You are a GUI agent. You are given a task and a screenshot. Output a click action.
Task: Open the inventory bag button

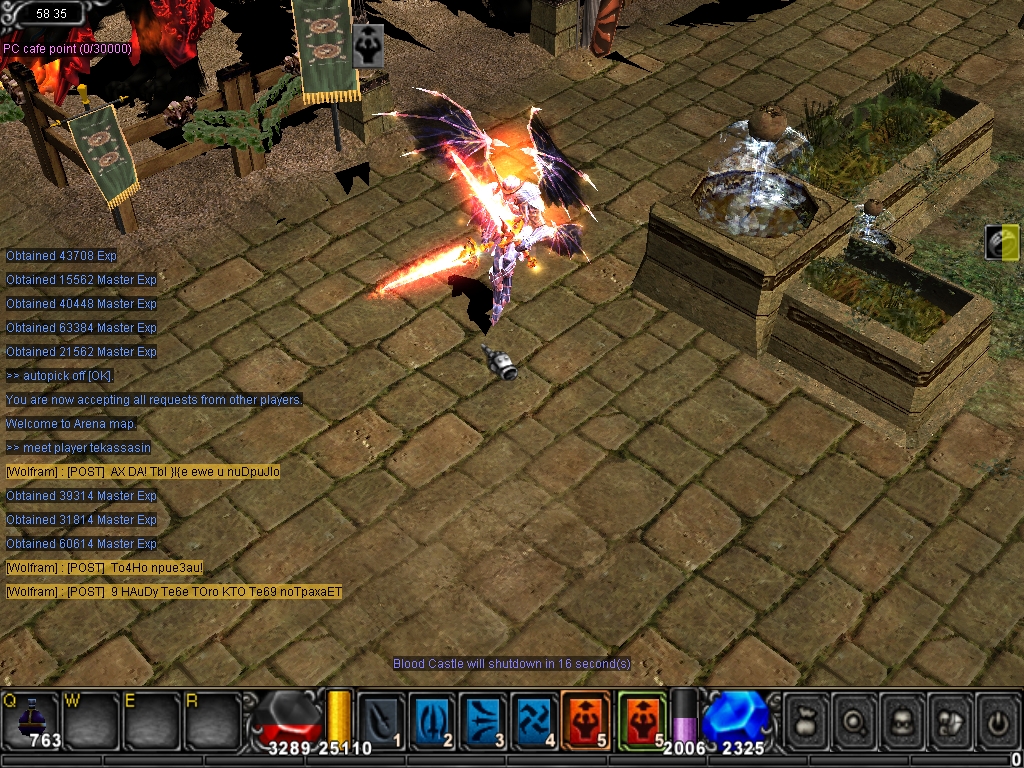pos(807,719)
